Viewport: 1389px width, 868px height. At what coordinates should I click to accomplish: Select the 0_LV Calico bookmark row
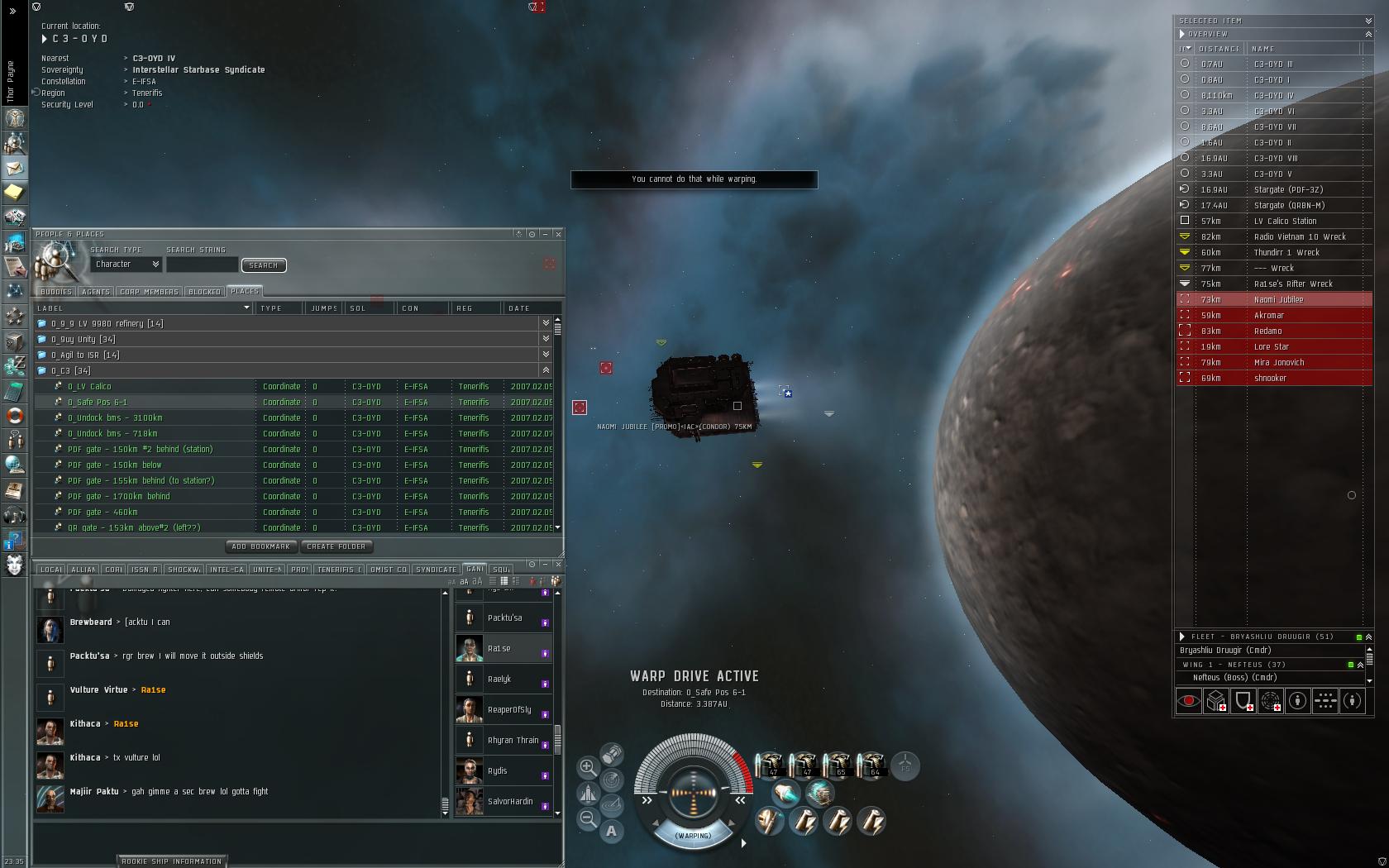pyautogui.click(x=89, y=387)
